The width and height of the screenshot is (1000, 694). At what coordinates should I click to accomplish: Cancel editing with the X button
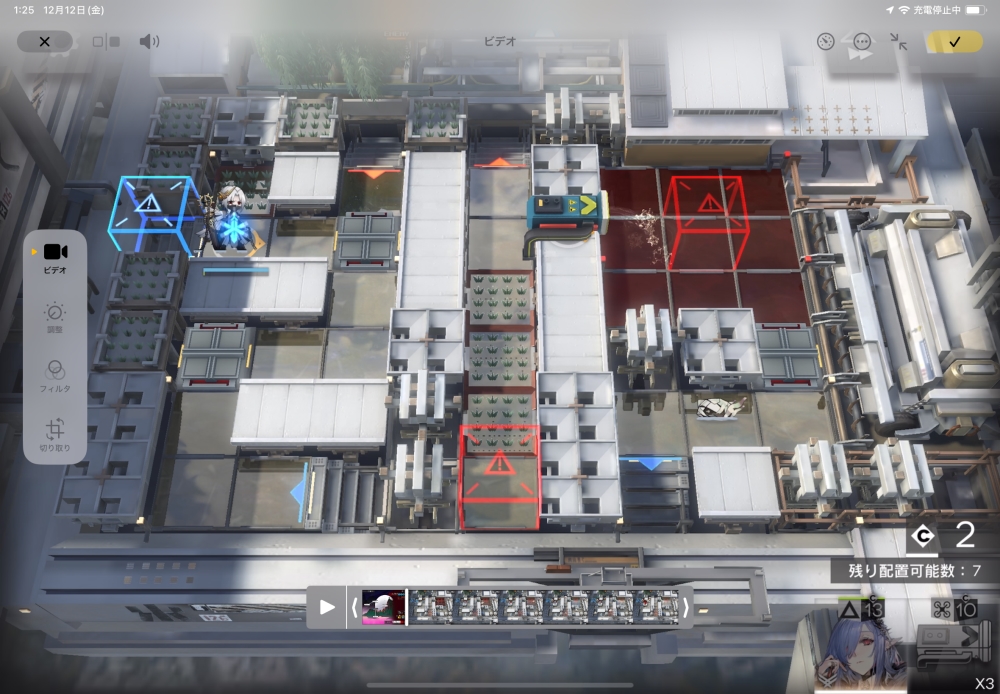[44, 42]
